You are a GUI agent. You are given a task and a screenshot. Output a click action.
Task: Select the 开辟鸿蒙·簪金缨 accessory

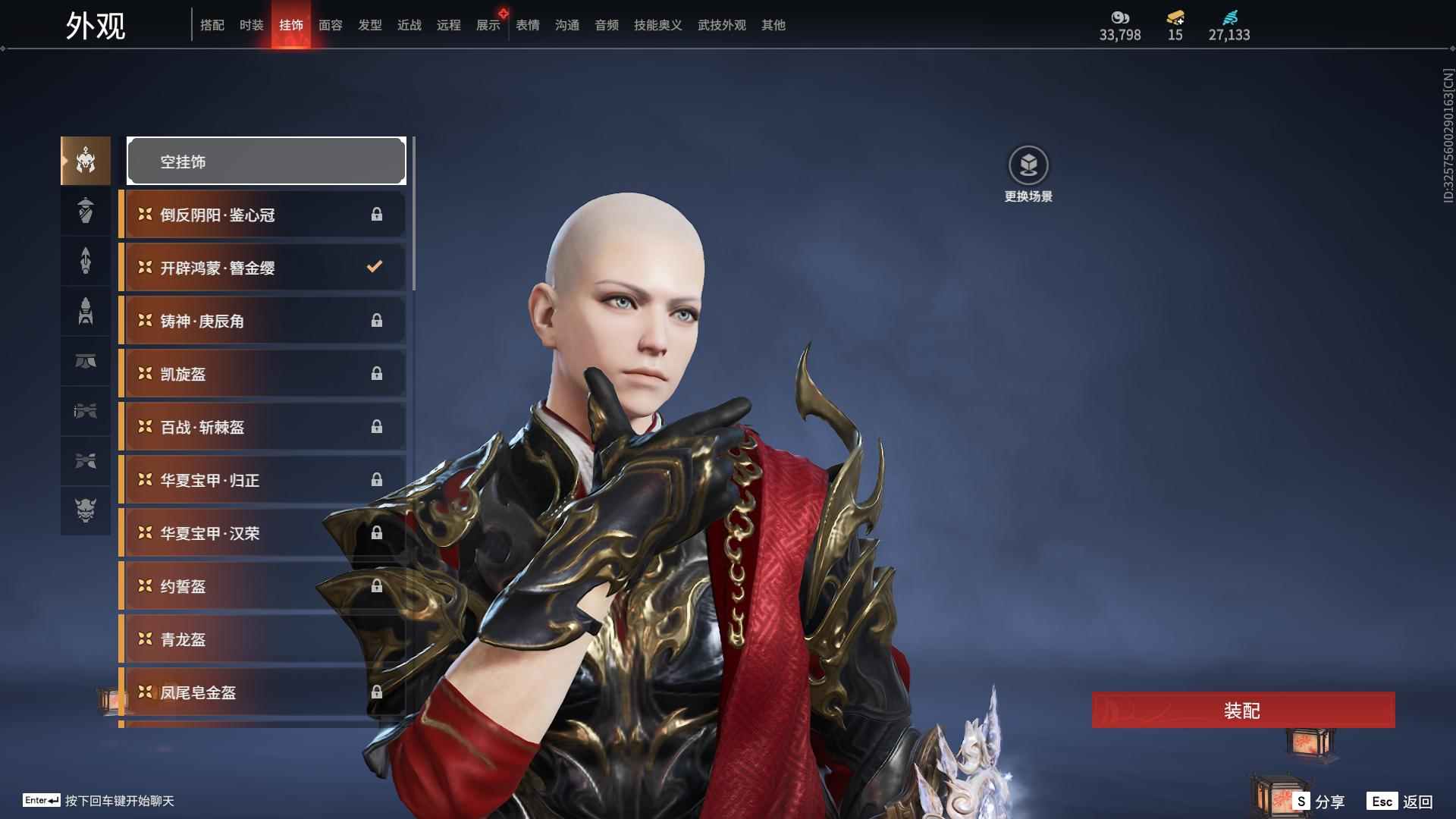point(262,268)
